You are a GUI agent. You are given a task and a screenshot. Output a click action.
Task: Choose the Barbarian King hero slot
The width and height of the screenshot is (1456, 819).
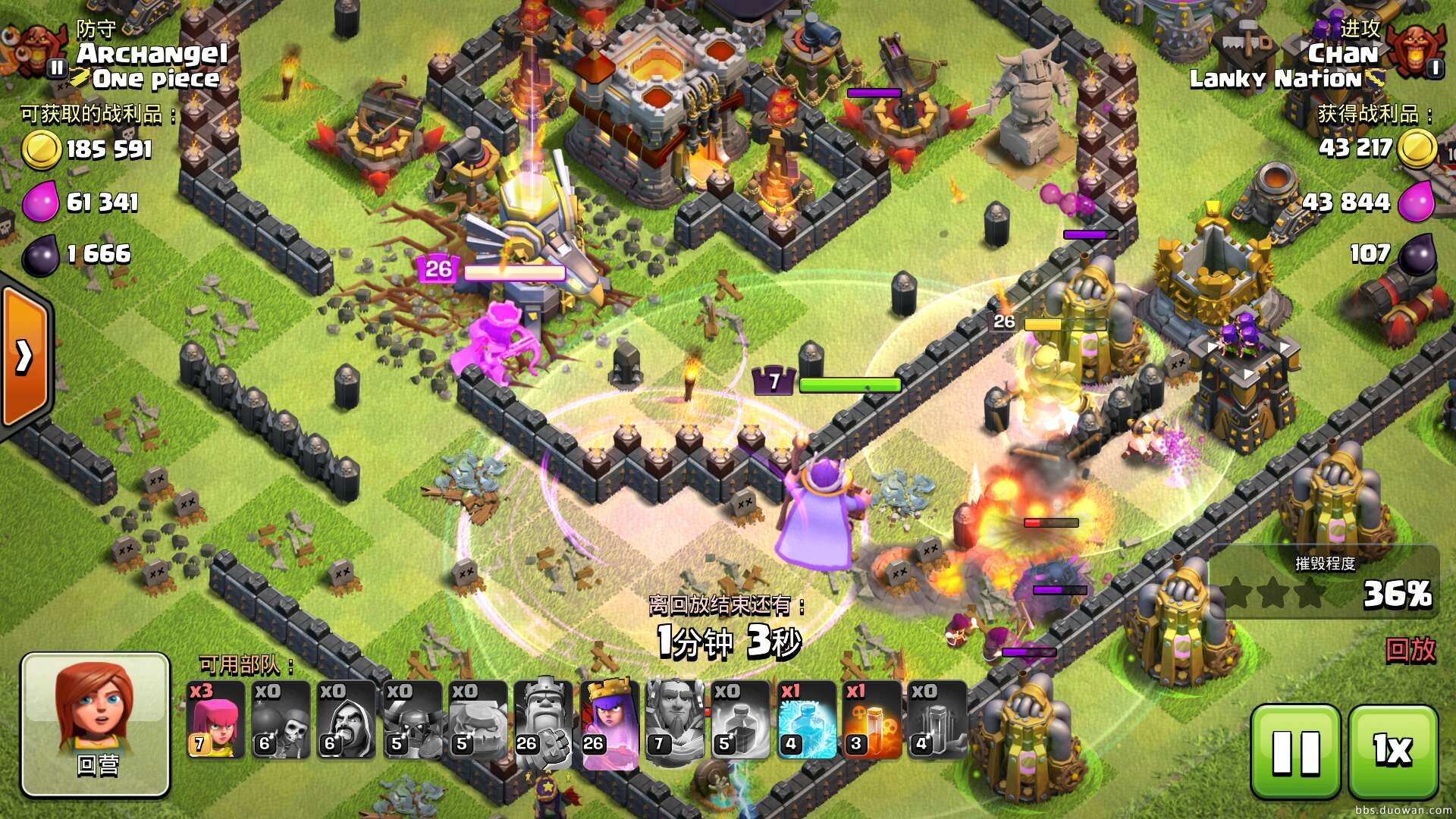543,720
